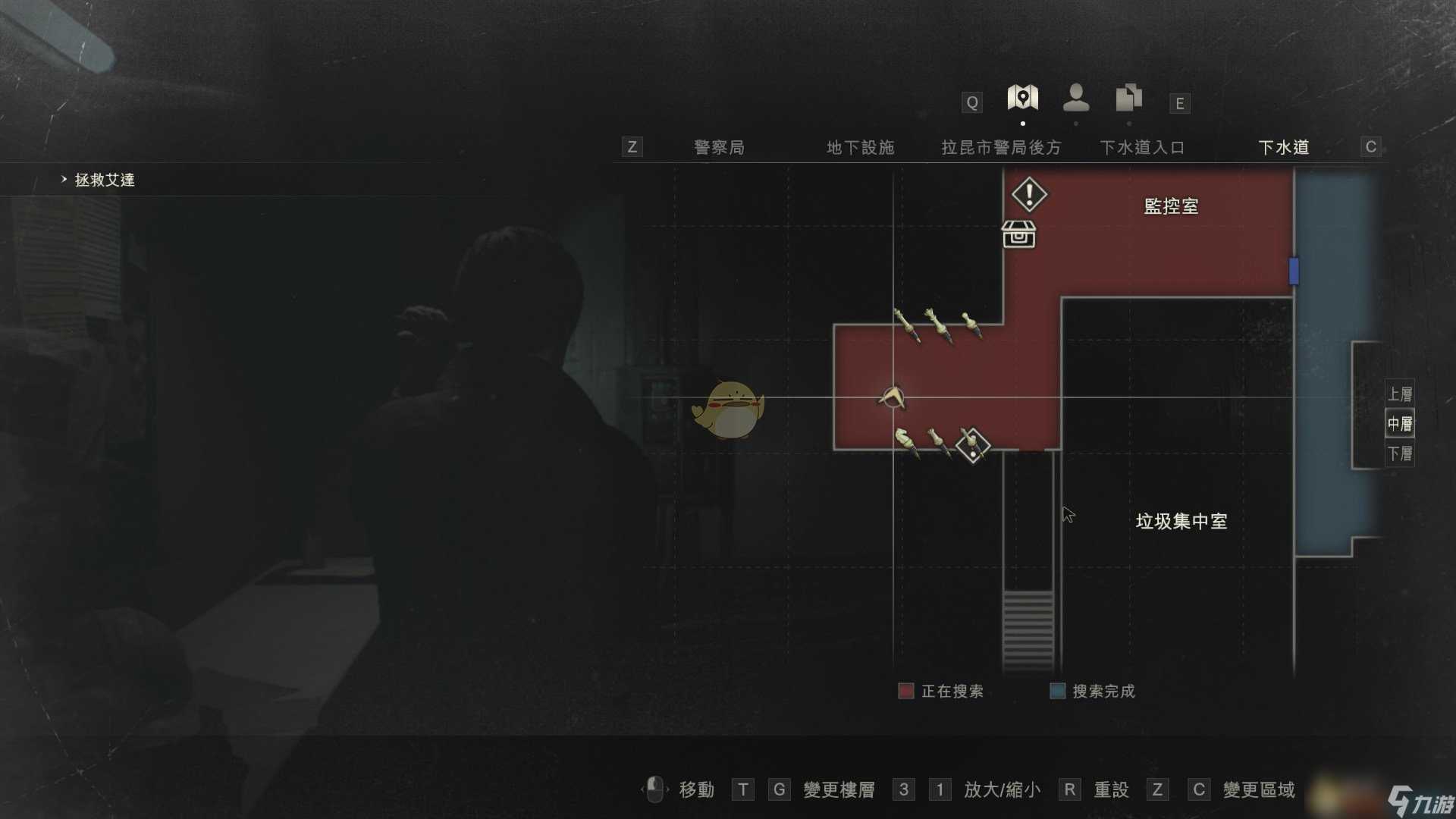Image resolution: width=1456 pixels, height=819 pixels.
Task: Open the map icon in the top bar
Action: click(x=1021, y=97)
